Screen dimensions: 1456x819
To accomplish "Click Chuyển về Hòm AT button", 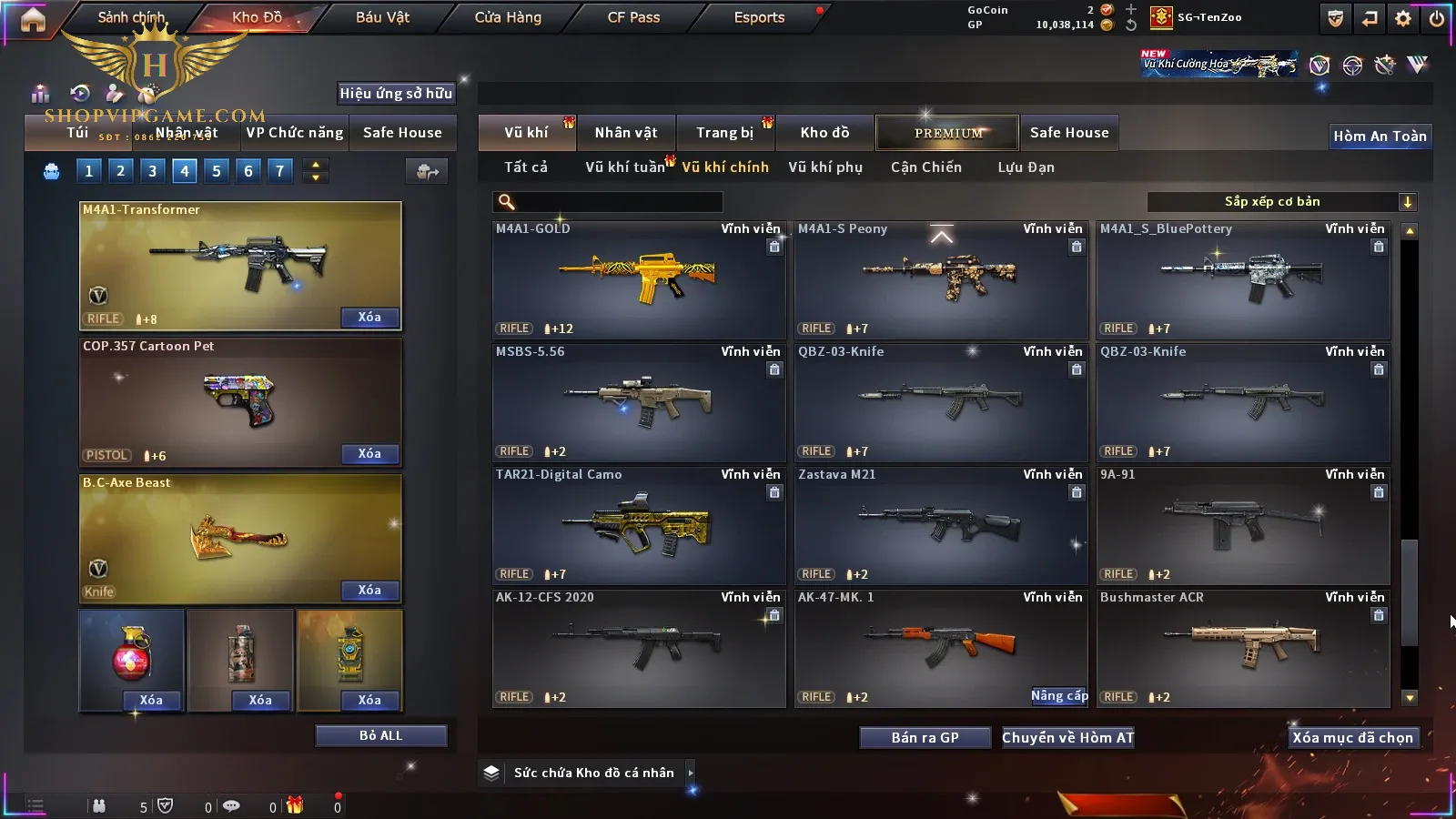I will pyautogui.click(x=1067, y=738).
